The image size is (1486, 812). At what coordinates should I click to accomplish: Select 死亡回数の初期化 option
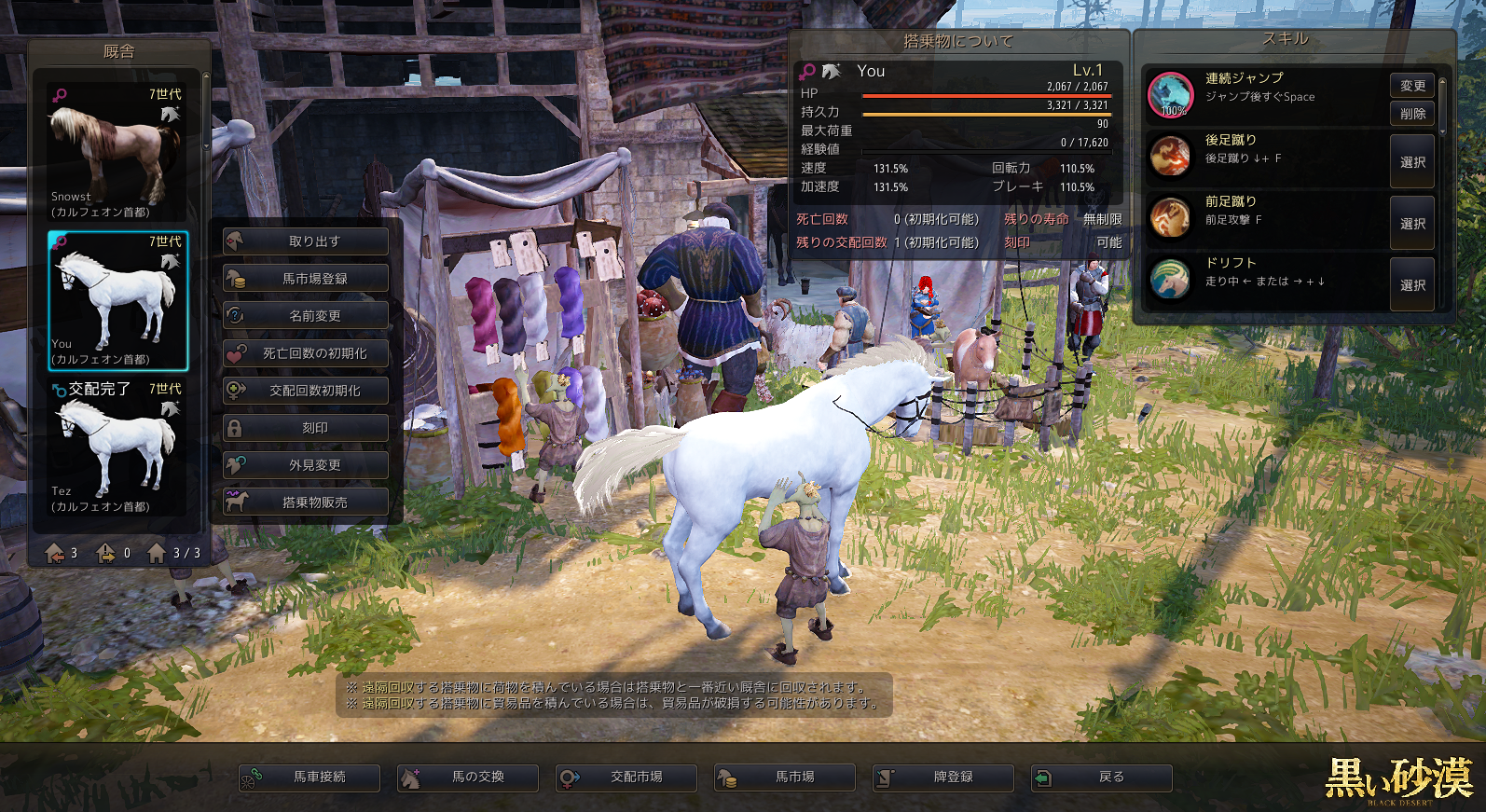(x=306, y=353)
